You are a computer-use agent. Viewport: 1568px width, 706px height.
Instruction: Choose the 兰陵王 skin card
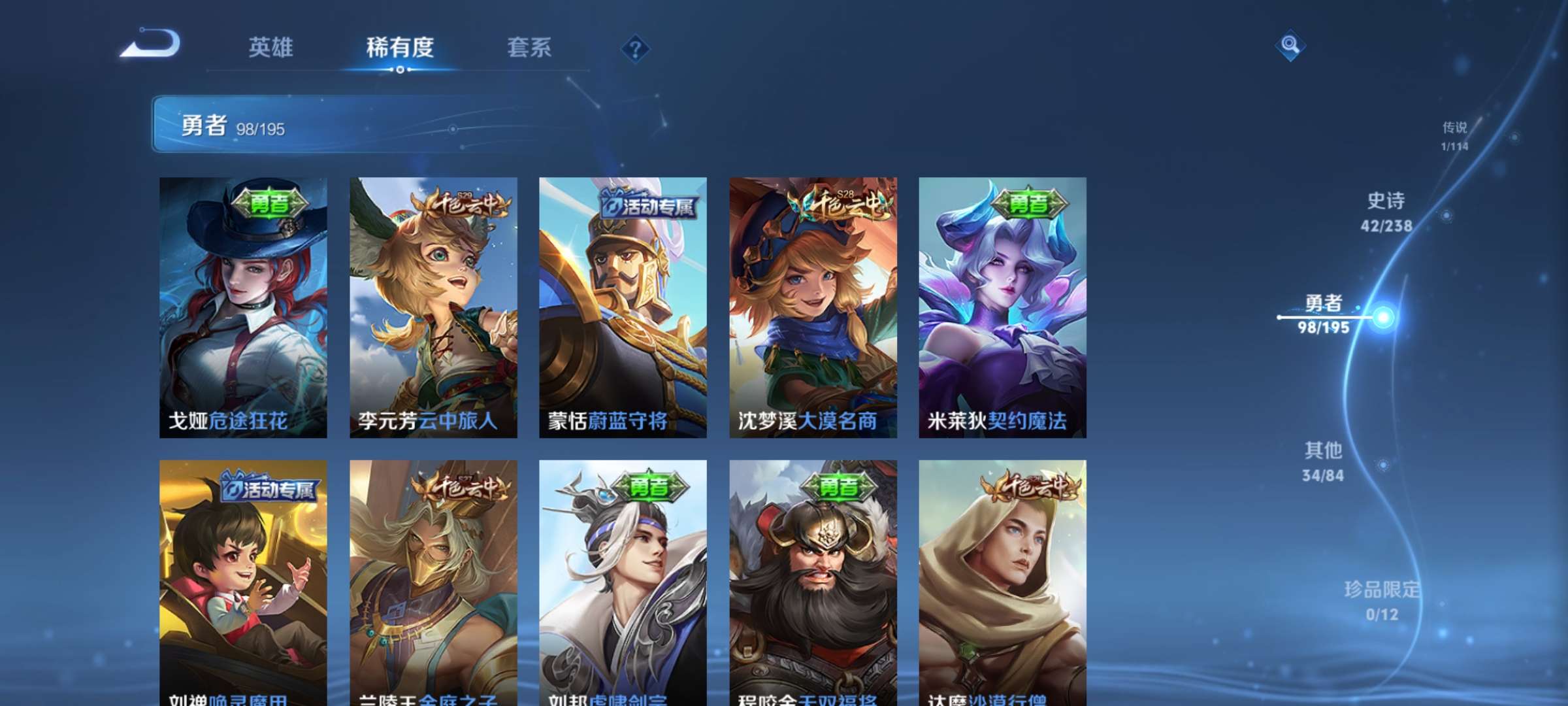[433, 582]
